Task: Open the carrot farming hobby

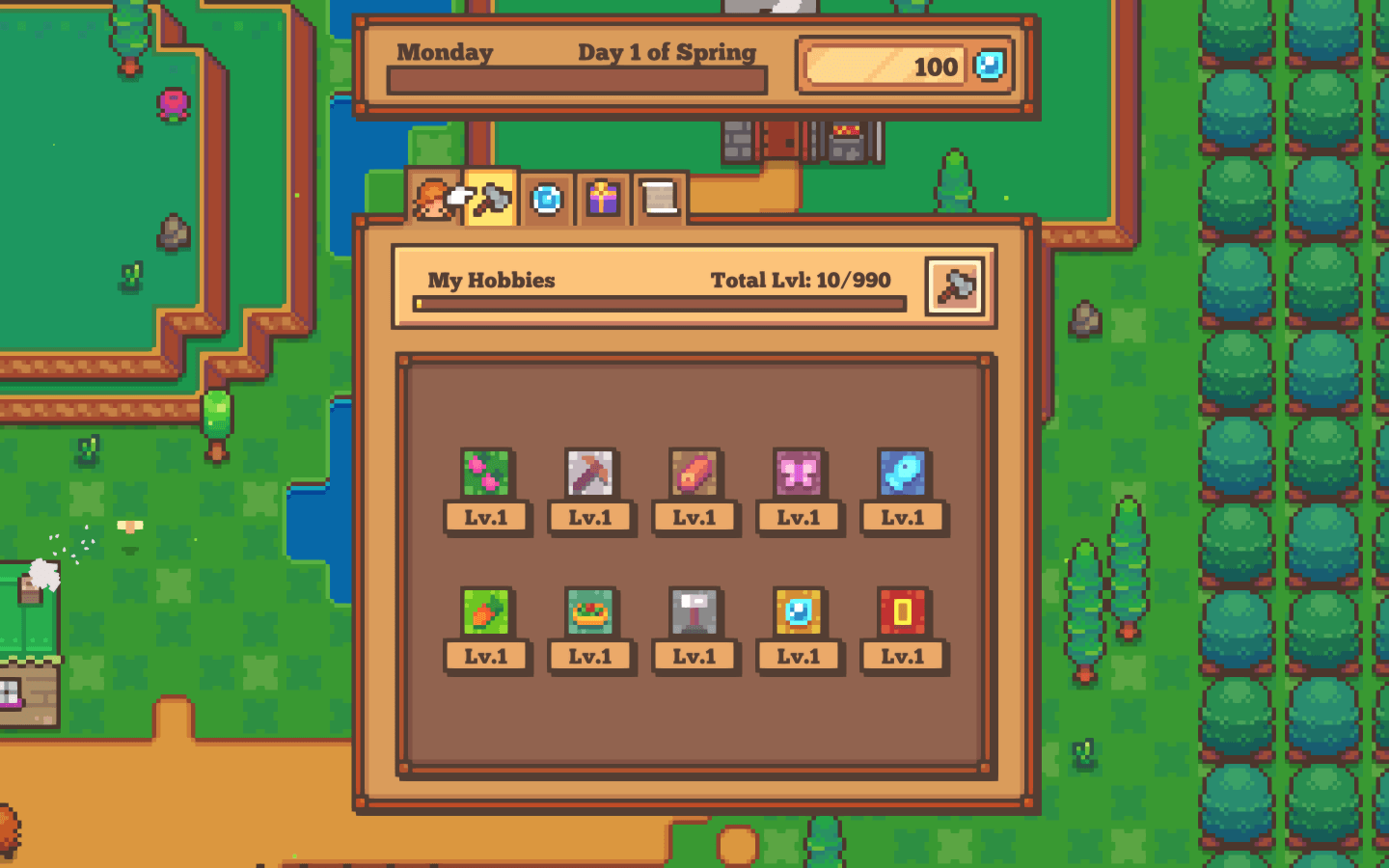Action: [486, 612]
